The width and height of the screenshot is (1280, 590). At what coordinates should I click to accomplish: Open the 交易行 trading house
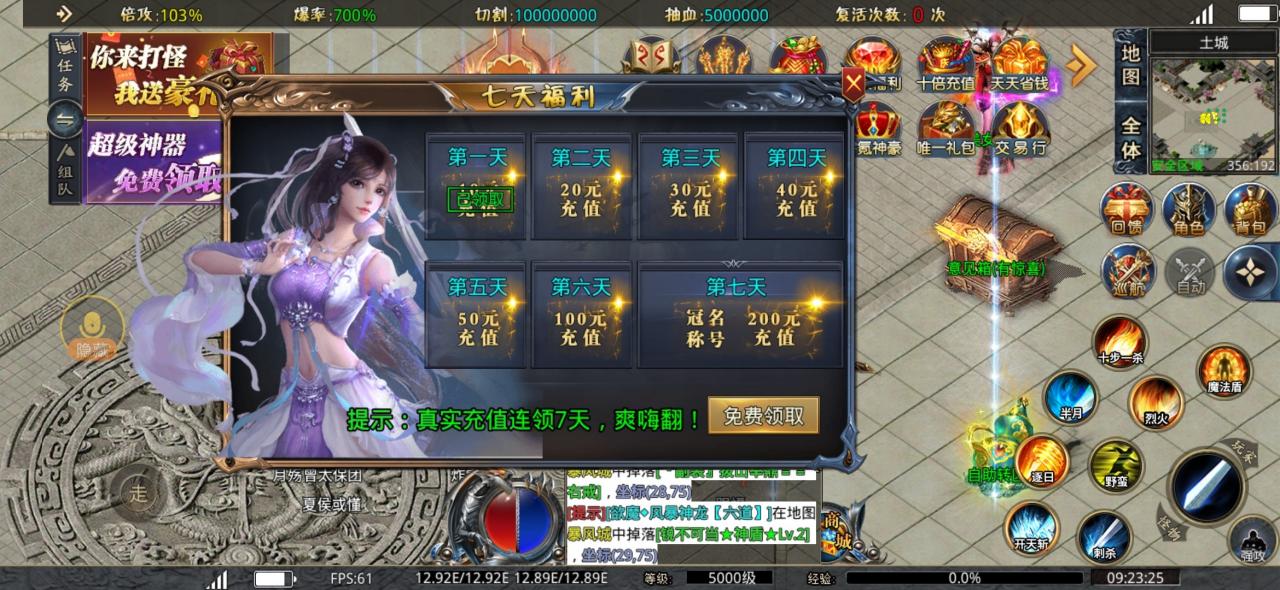click(1020, 128)
